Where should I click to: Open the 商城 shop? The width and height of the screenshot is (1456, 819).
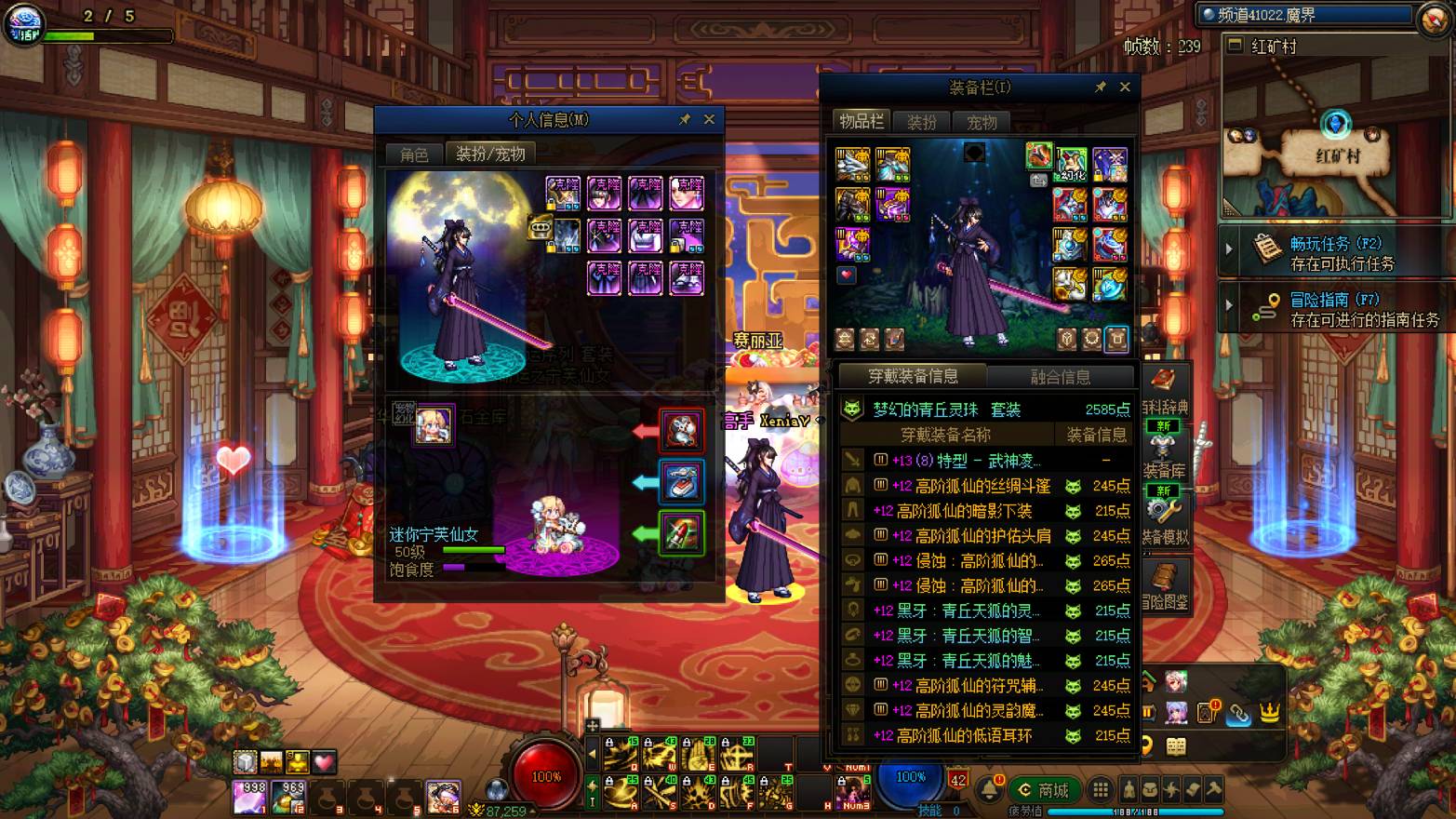[1044, 790]
